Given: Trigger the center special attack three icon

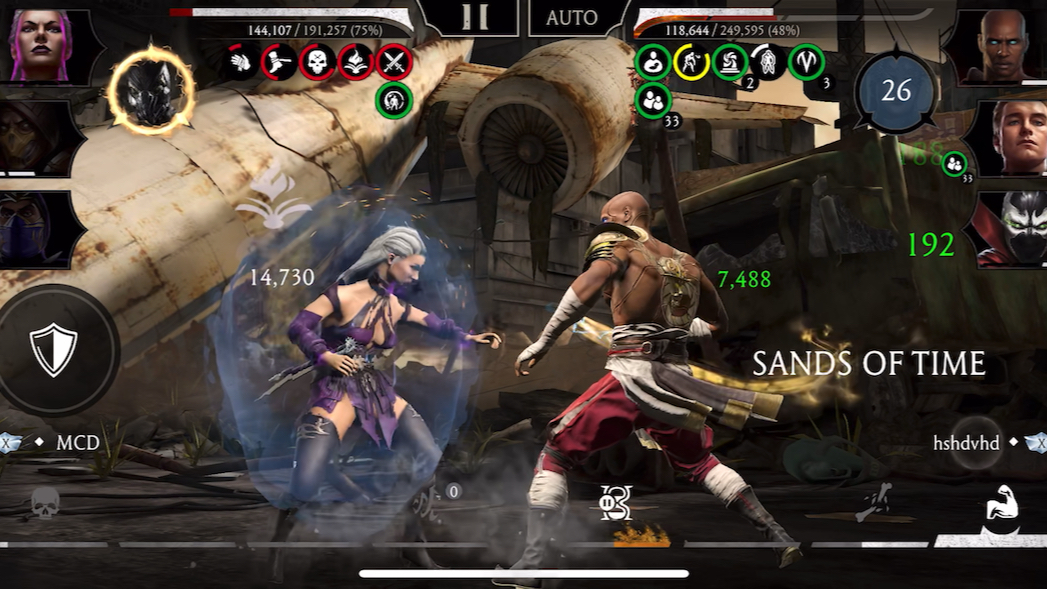Looking at the screenshot, I should [x=615, y=502].
